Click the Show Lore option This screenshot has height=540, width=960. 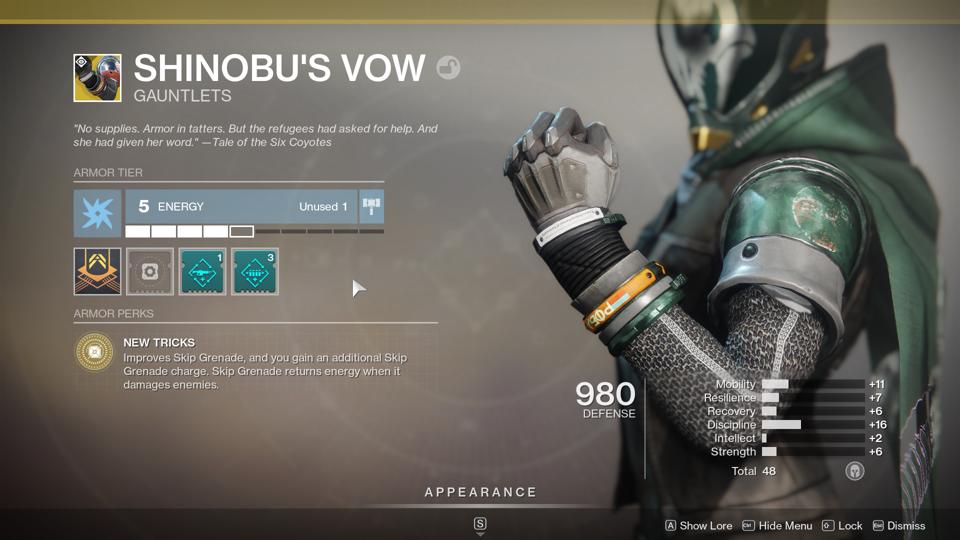coord(698,526)
